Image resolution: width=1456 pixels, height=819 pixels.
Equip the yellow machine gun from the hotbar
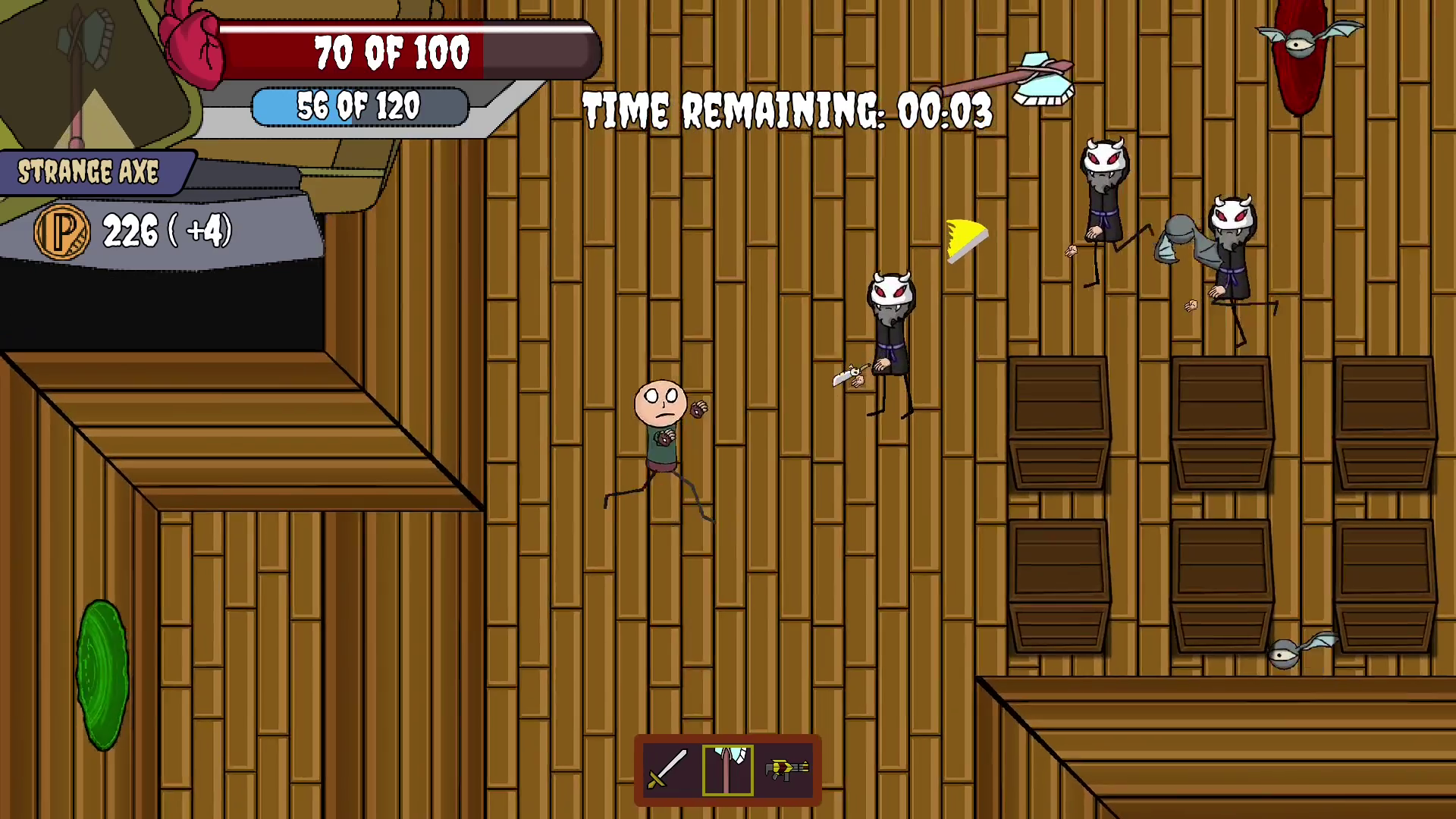coord(787,770)
